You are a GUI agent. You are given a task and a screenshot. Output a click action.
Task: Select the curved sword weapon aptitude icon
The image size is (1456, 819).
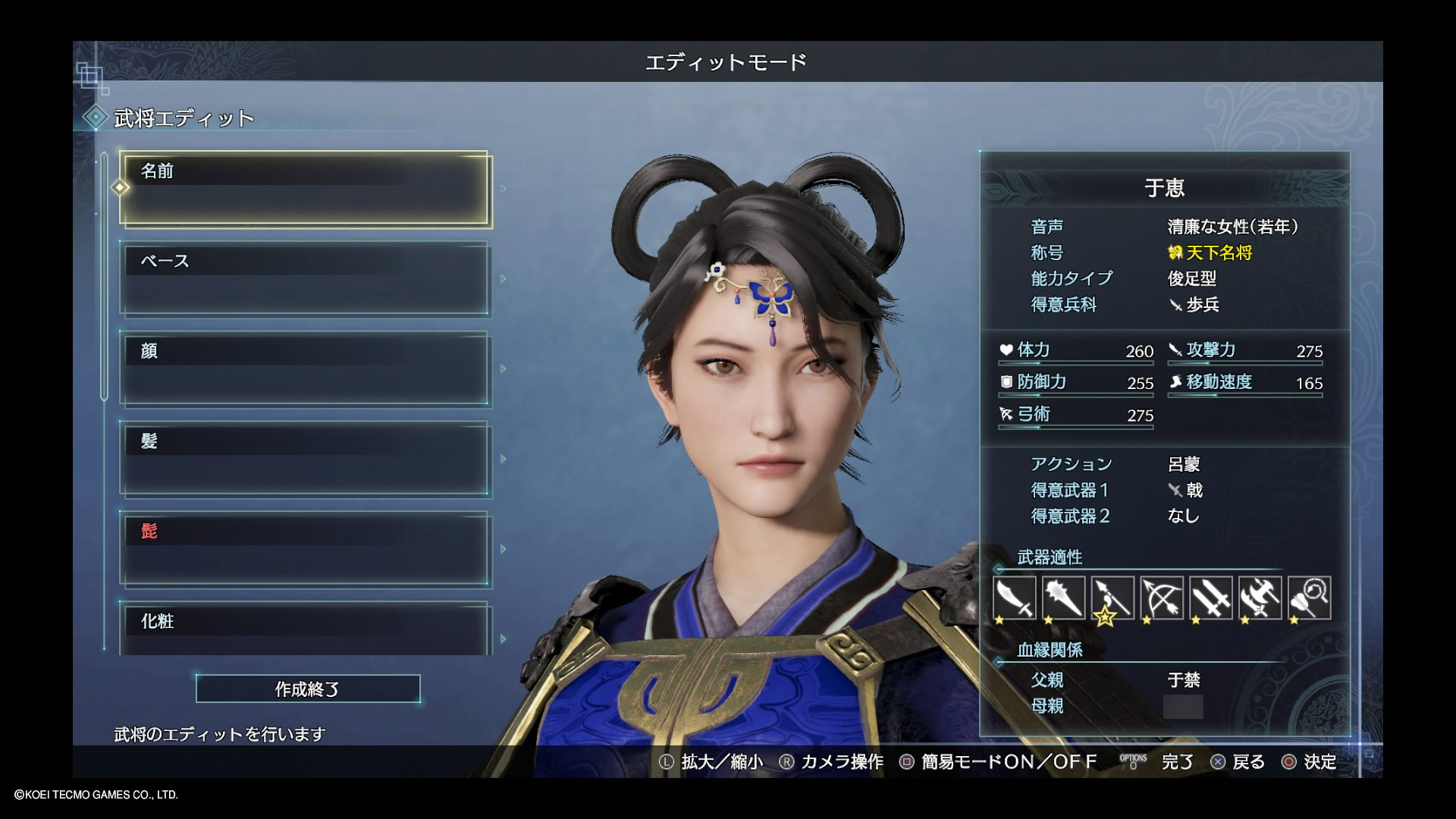point(1014,598)
